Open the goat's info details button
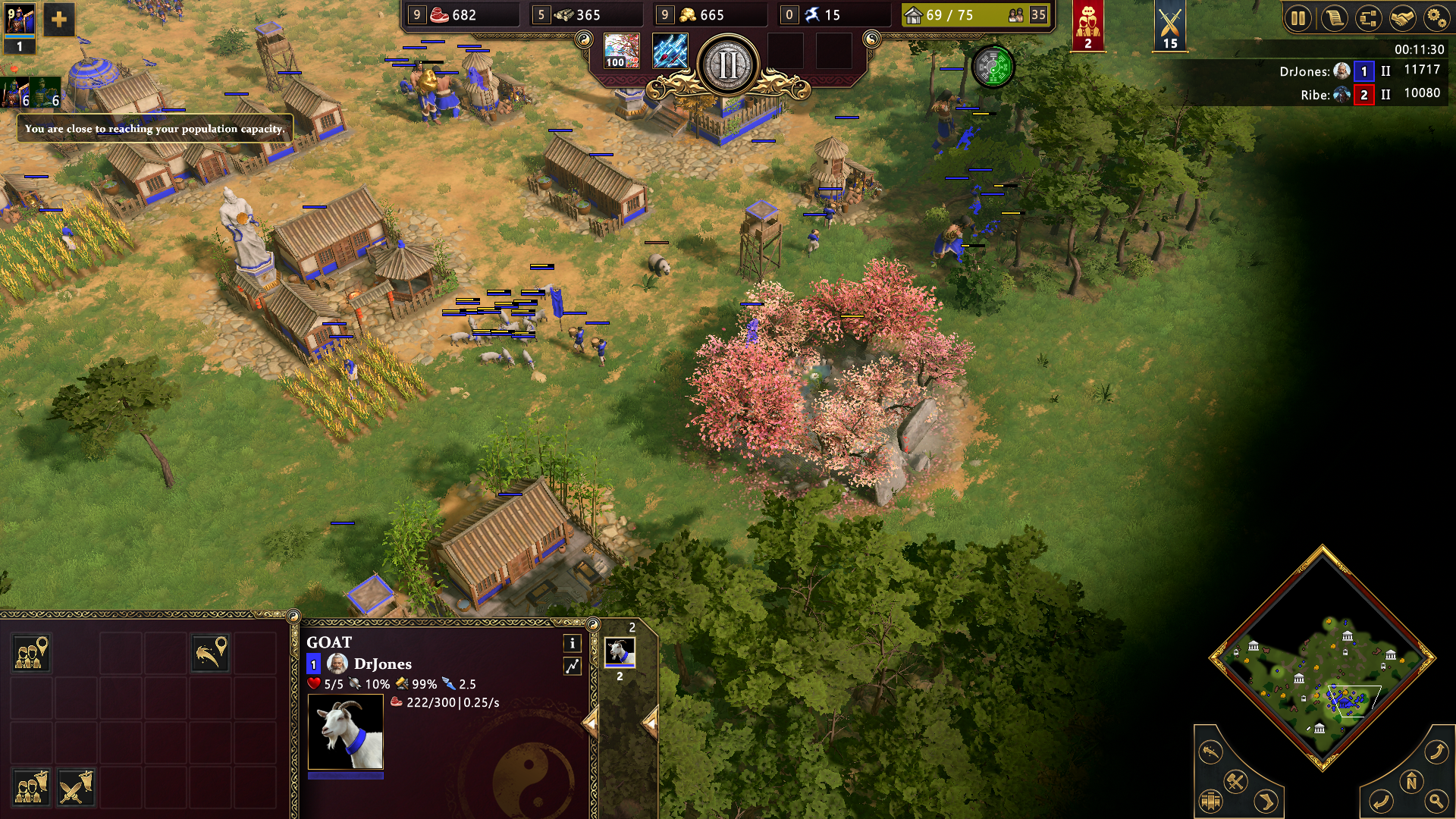 click(x=573, y=643)
